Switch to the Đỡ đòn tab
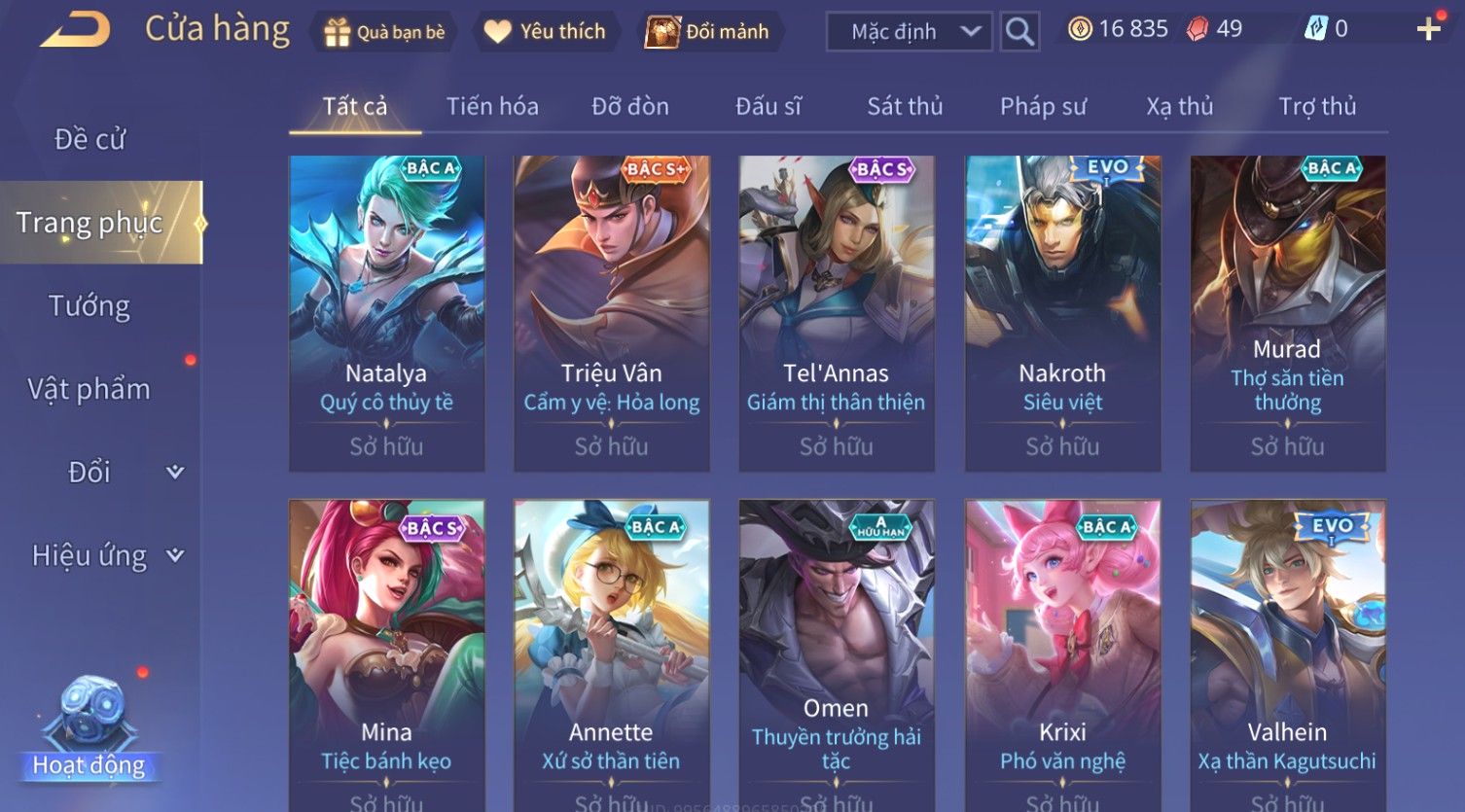 coord(630,106)
